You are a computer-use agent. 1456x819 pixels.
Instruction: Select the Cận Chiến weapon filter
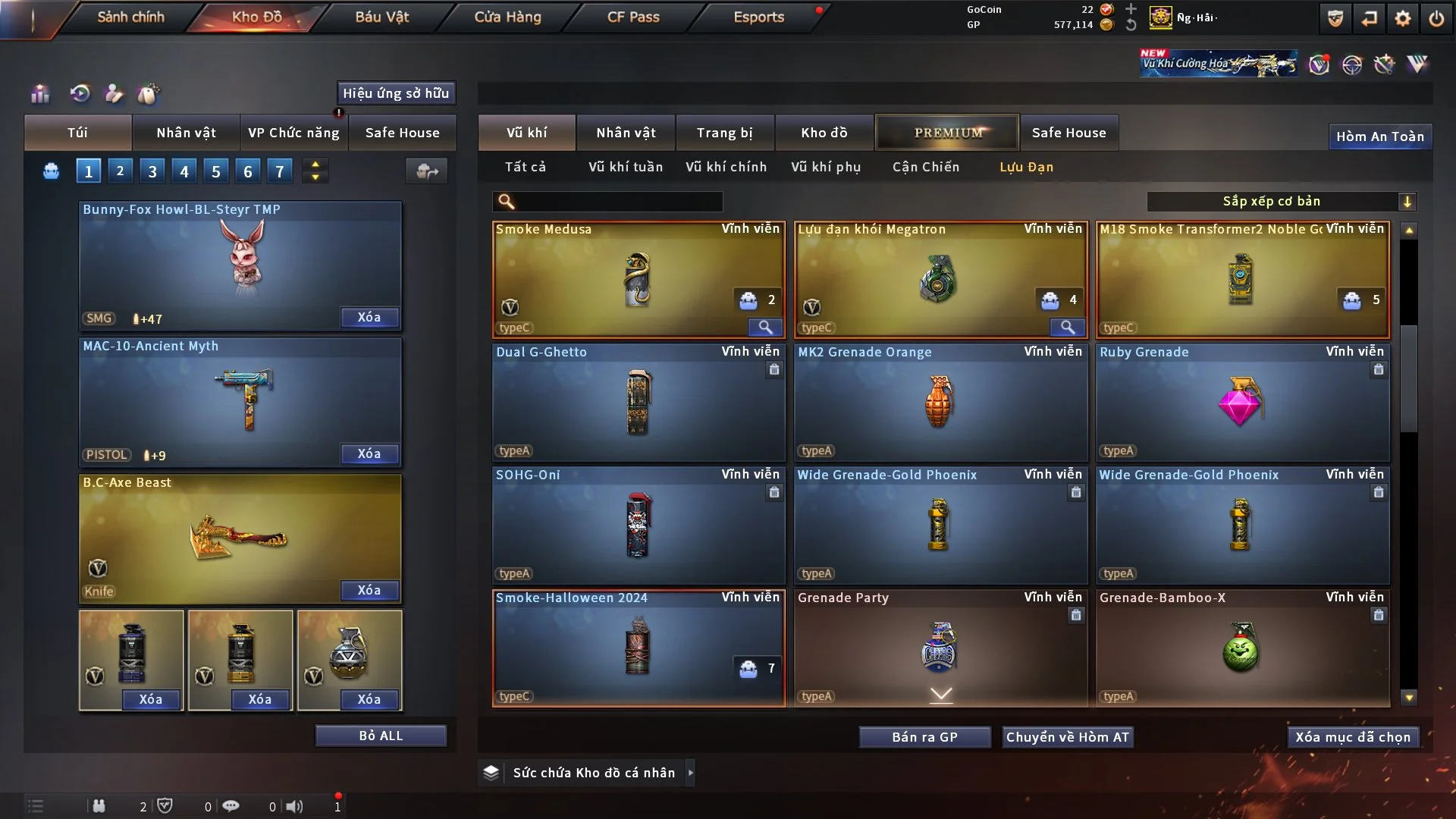pos(925,167)
